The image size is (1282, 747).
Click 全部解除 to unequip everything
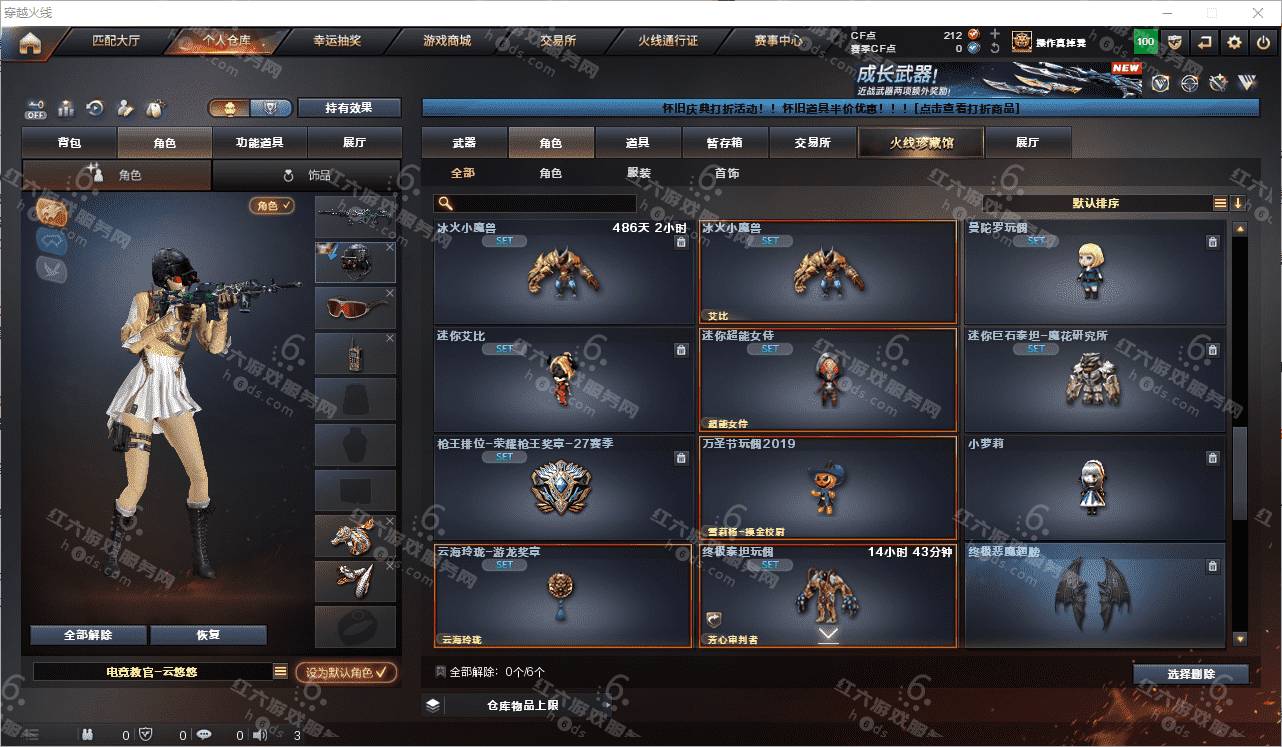[88, 635]
